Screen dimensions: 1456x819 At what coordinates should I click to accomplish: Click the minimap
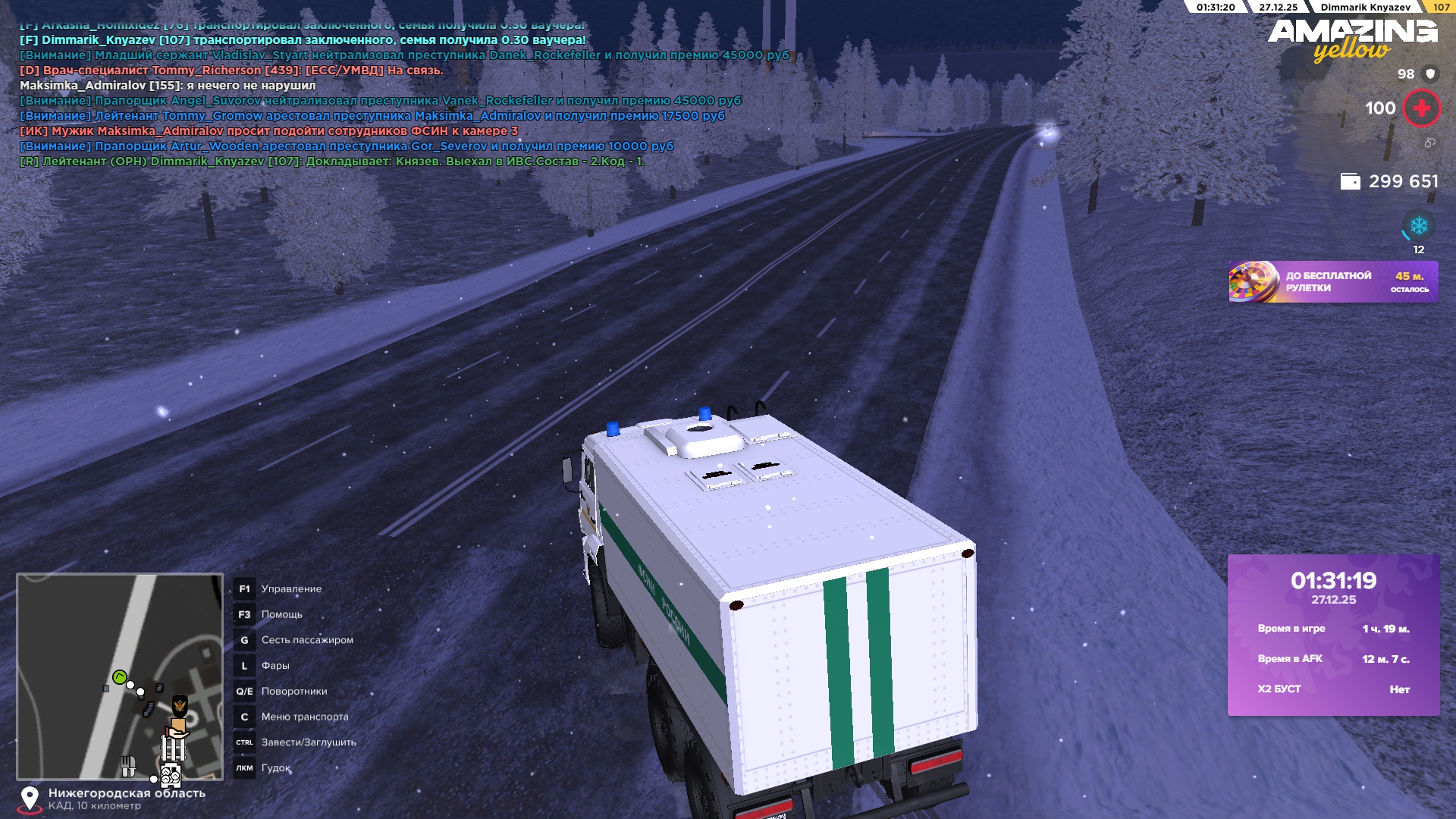click(120, 676)
